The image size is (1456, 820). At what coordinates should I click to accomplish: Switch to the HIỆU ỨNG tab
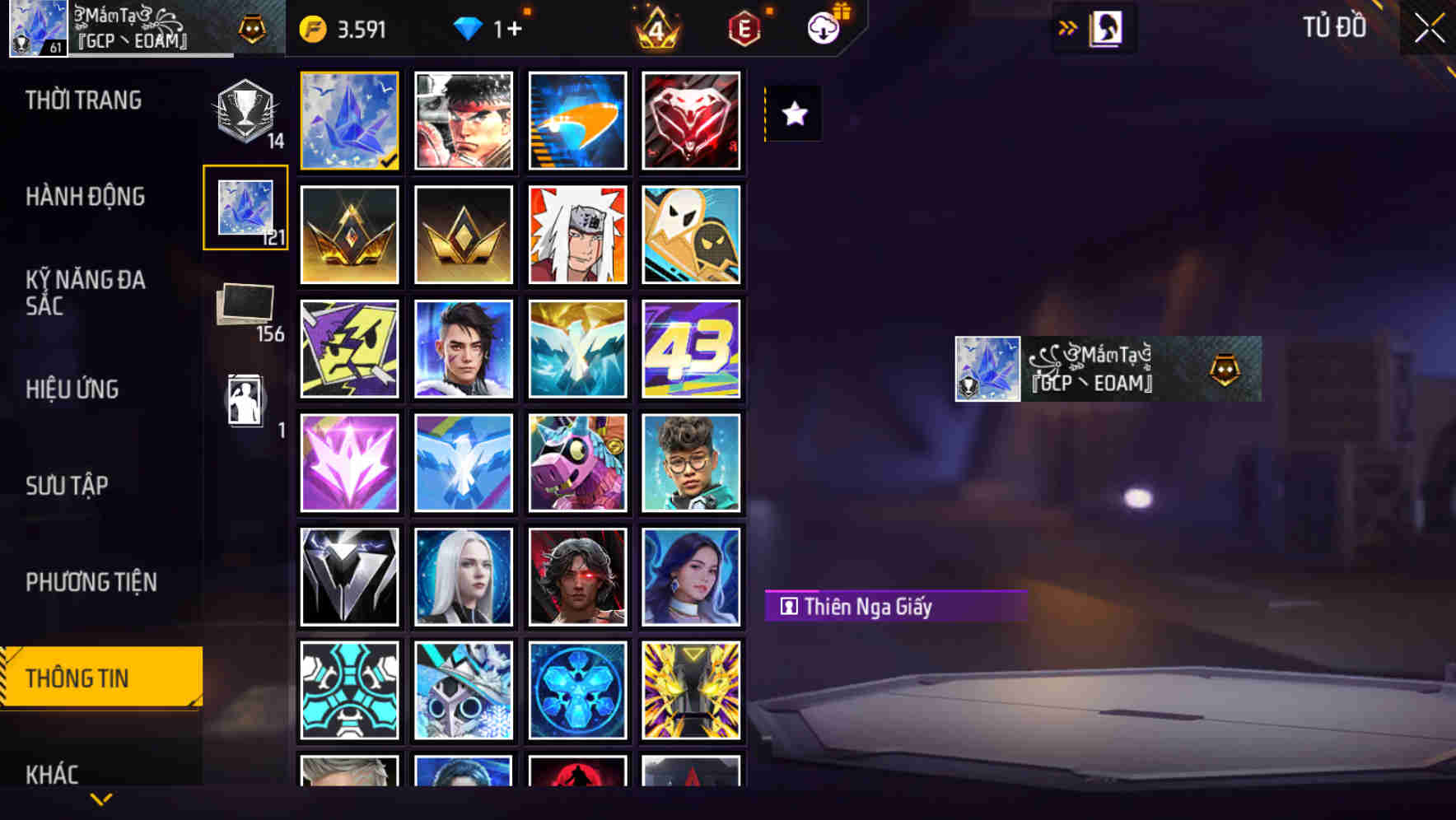(x=72, y=389)
